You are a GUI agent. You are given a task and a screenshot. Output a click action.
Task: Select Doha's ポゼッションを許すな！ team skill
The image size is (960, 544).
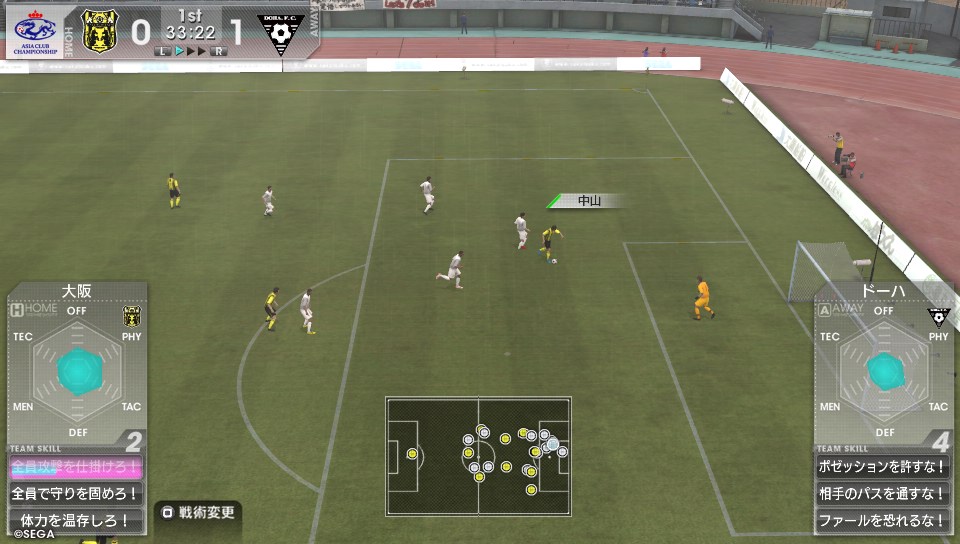pyautogui.click(x=881, y=467)
